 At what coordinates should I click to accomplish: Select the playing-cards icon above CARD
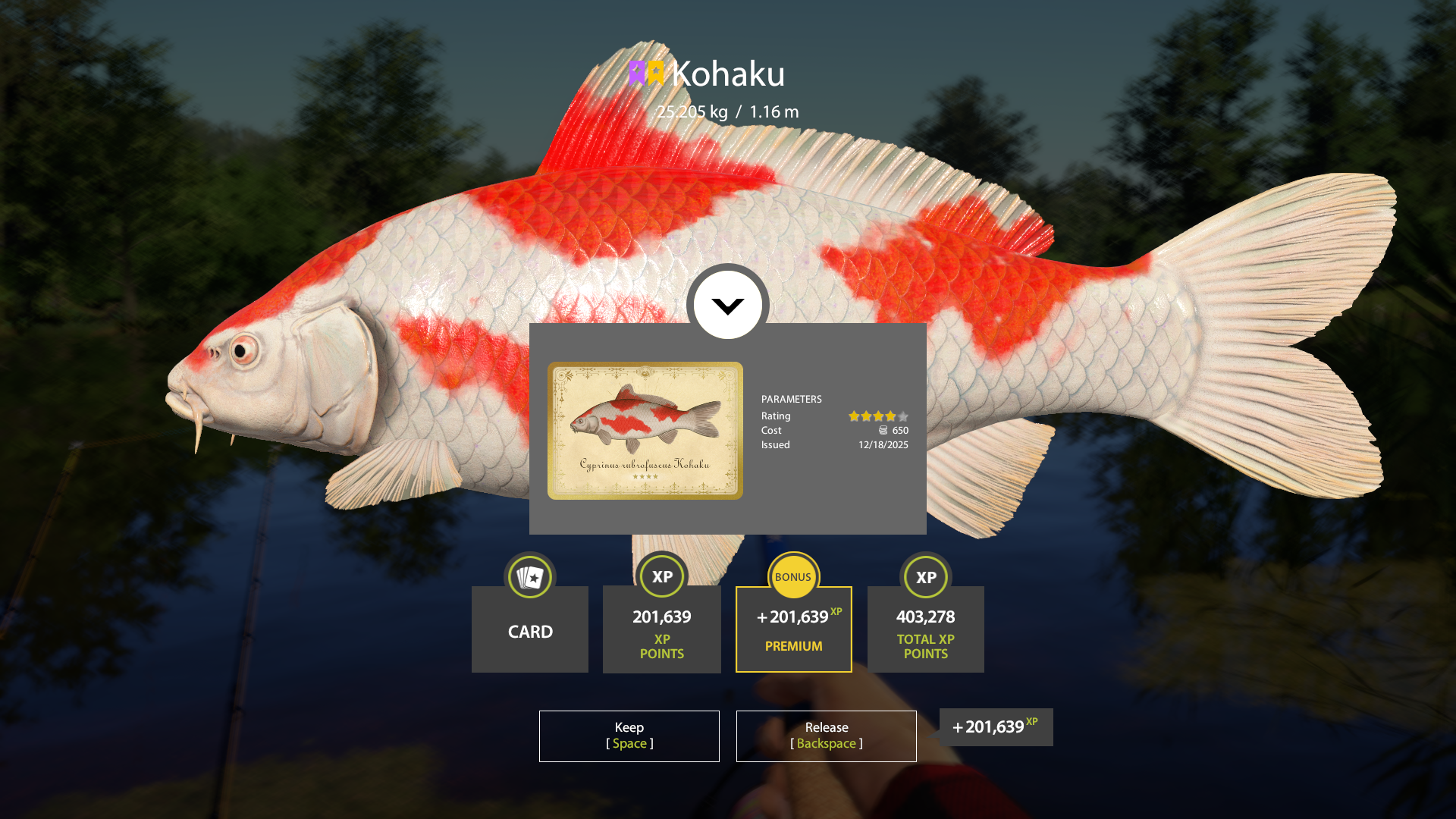tap(529, 576)
